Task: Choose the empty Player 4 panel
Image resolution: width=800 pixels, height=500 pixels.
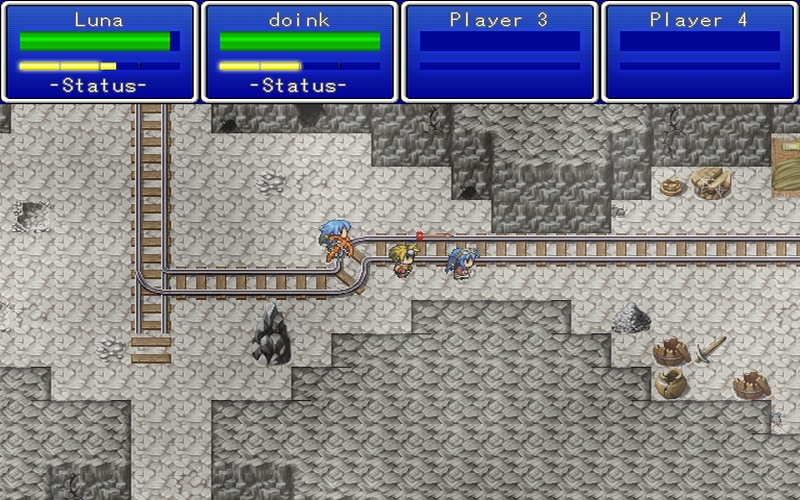Action: coord(699,52)
